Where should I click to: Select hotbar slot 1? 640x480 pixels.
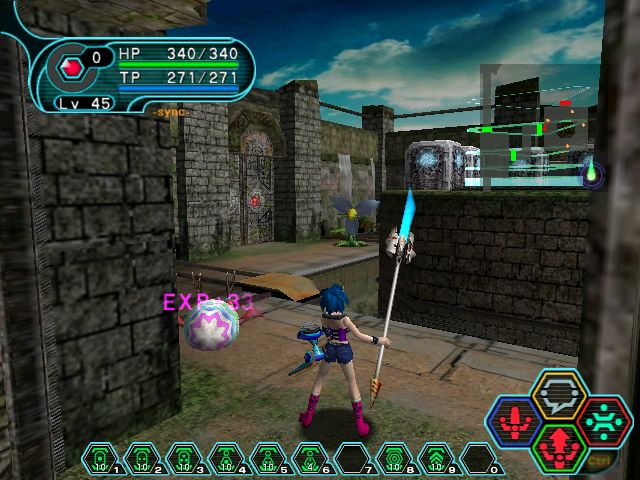(x=102, y=460)
